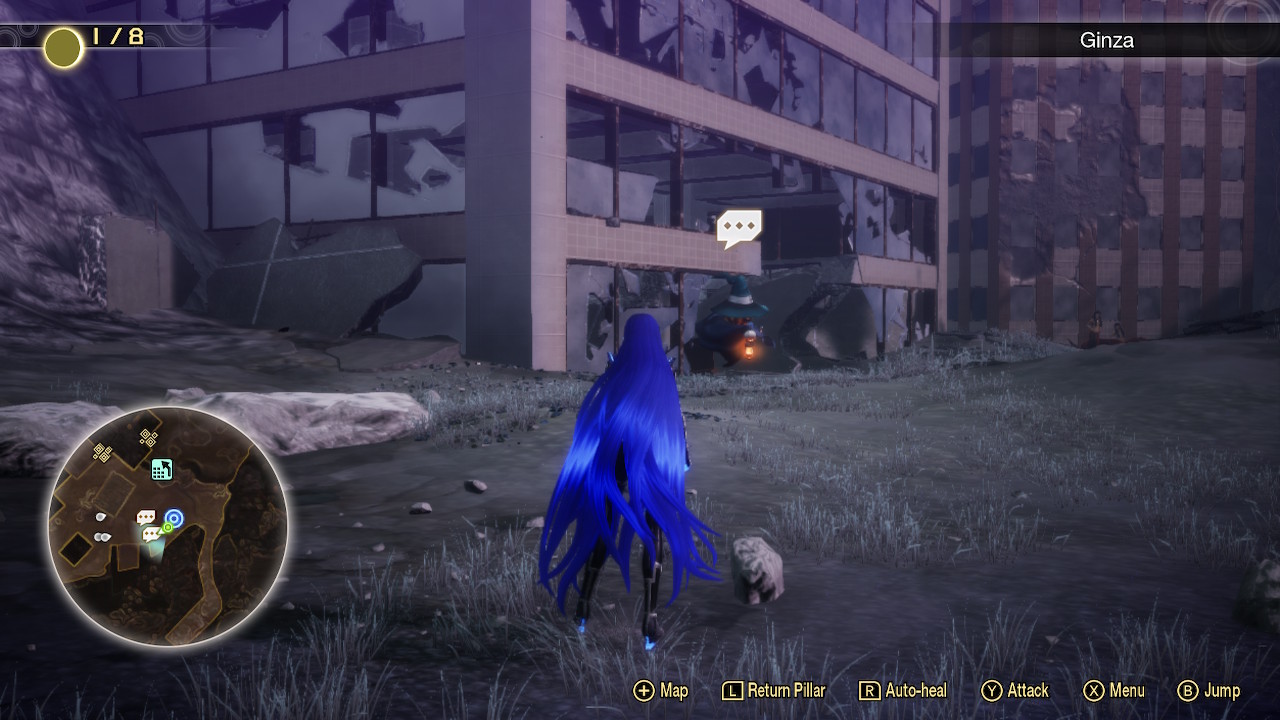Click the upper white speech bubble on the minimap
Screen dimensions: 1280x720
coord(146,515)
